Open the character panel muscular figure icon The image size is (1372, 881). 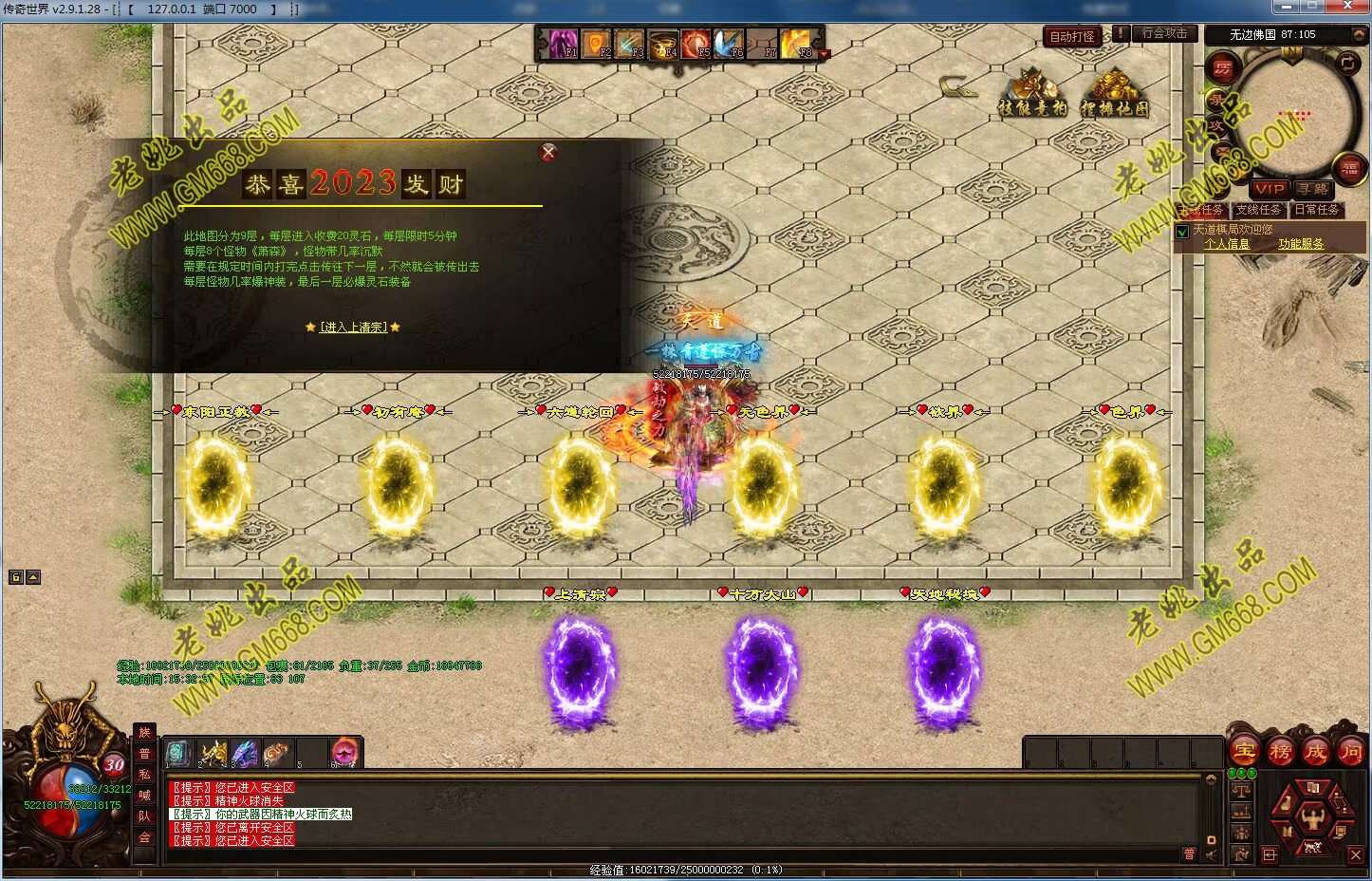pos(1312,816)
